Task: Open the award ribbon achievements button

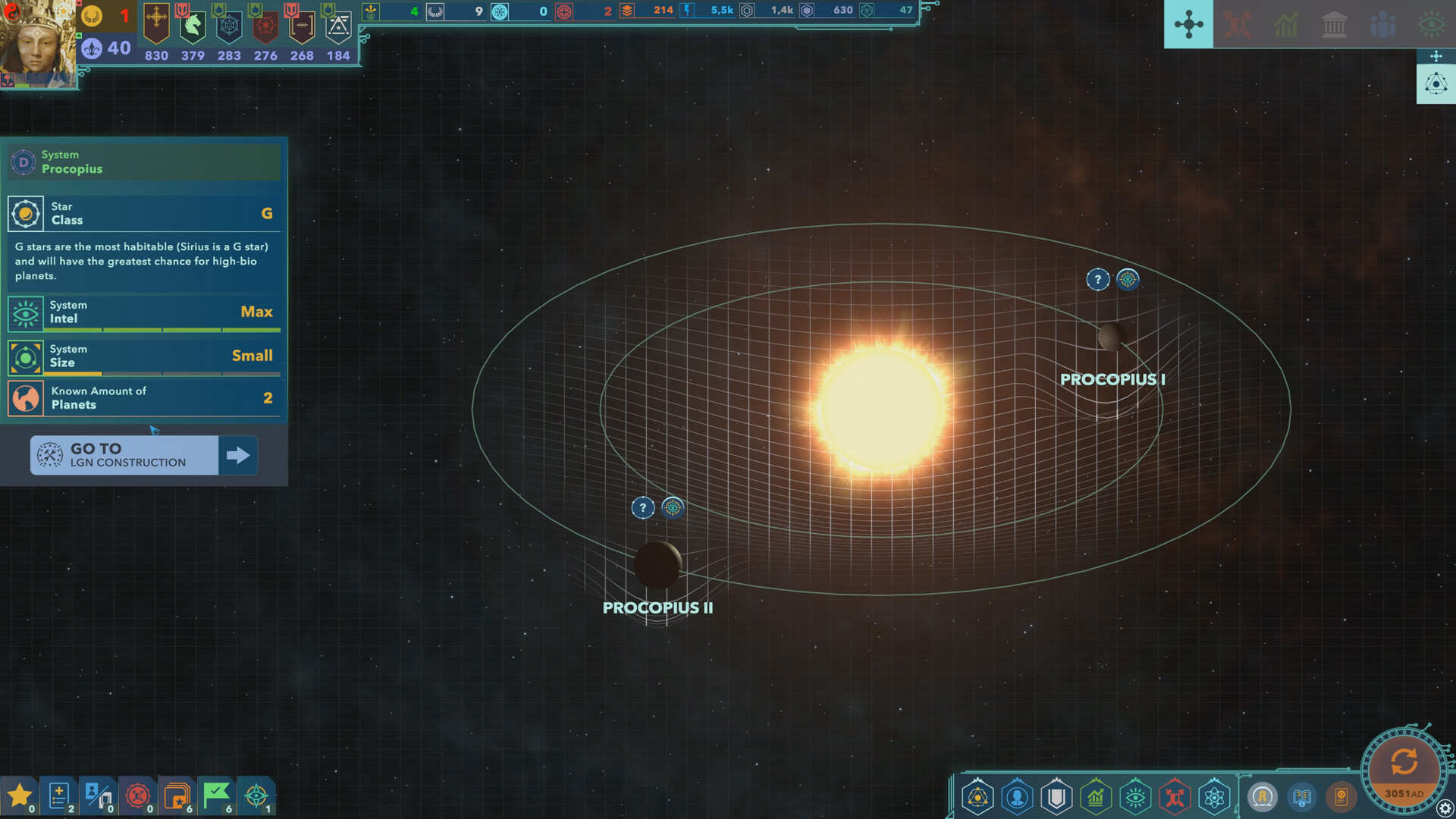Action: 1263,798
